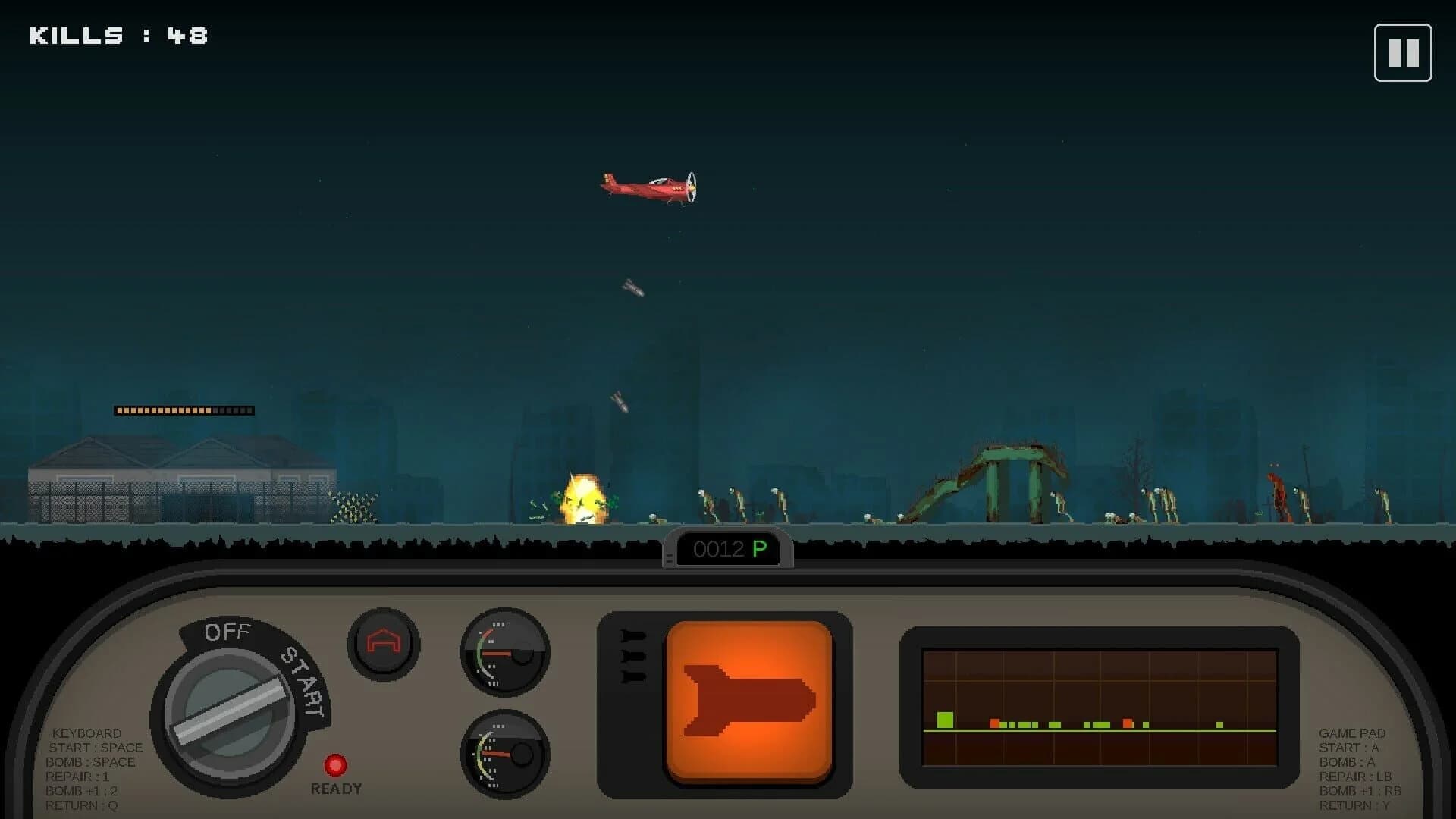
Task: Open the pause menu icon
Action: pyautogui.click(x=1403, y=52)
